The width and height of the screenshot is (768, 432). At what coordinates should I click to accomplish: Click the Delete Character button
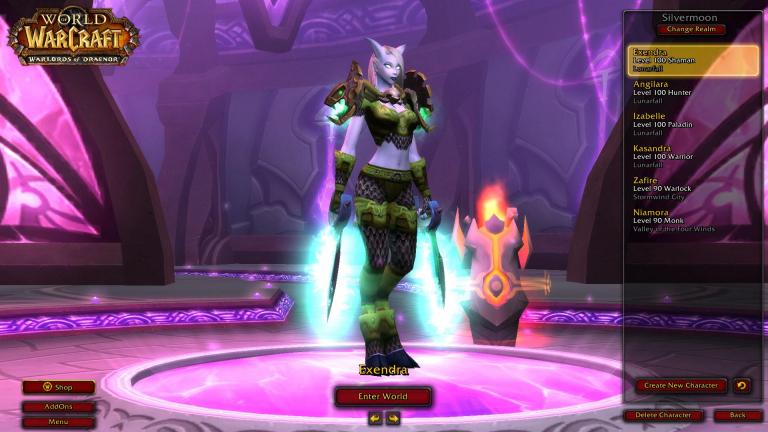coord(662,415)
